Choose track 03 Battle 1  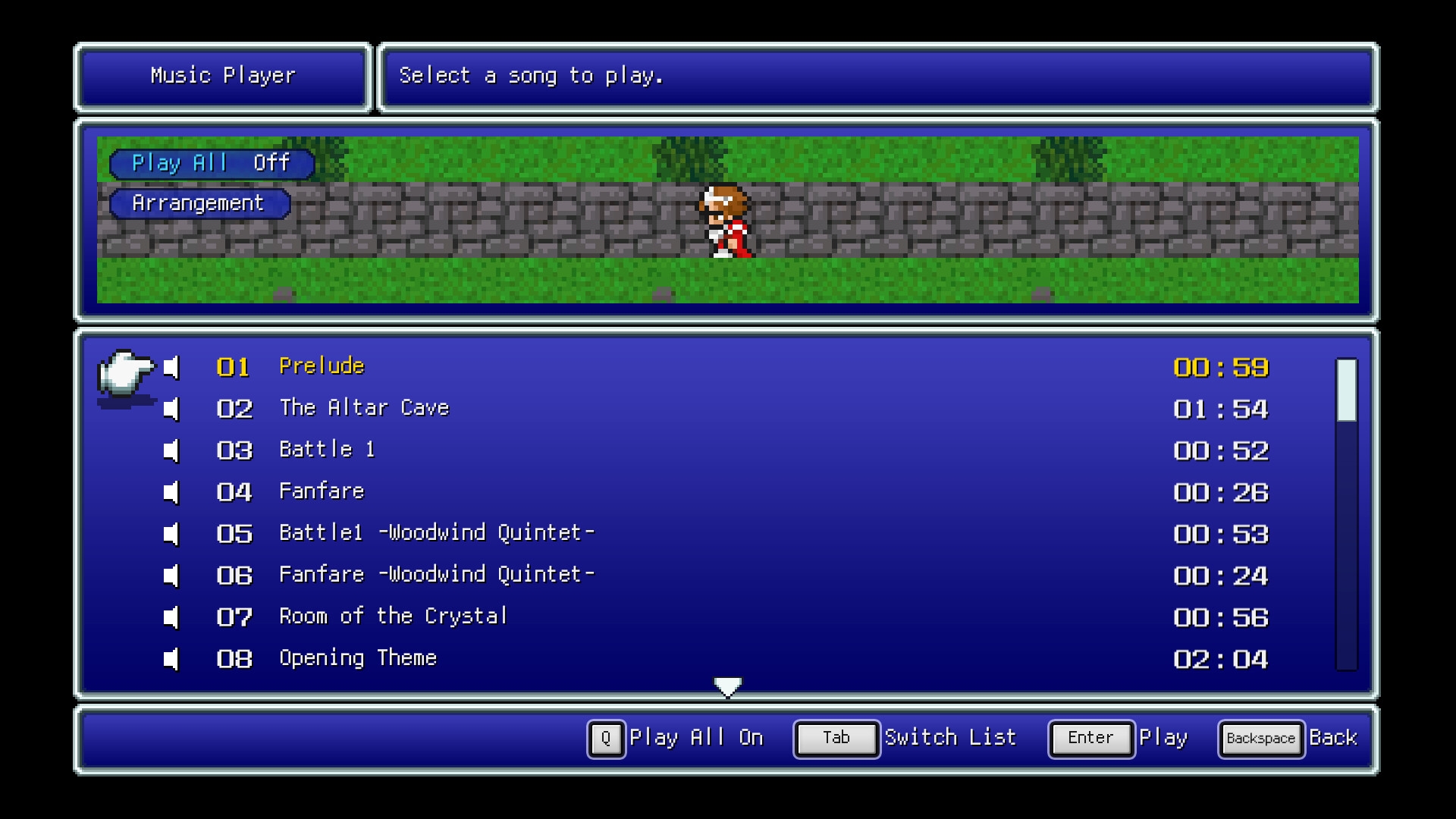[327, 450]
